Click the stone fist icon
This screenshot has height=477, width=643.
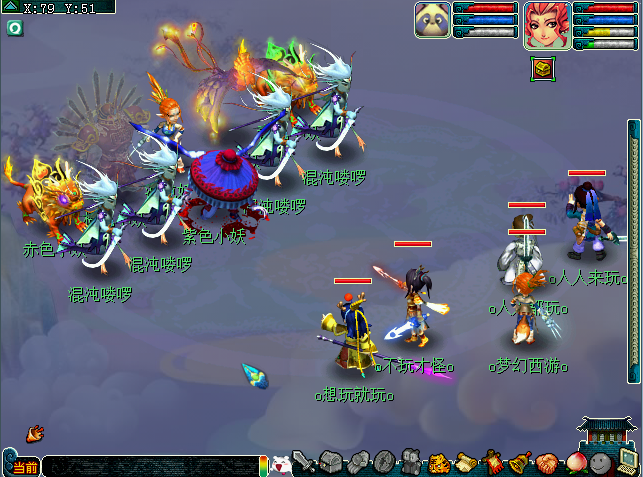tap(358, 462)
